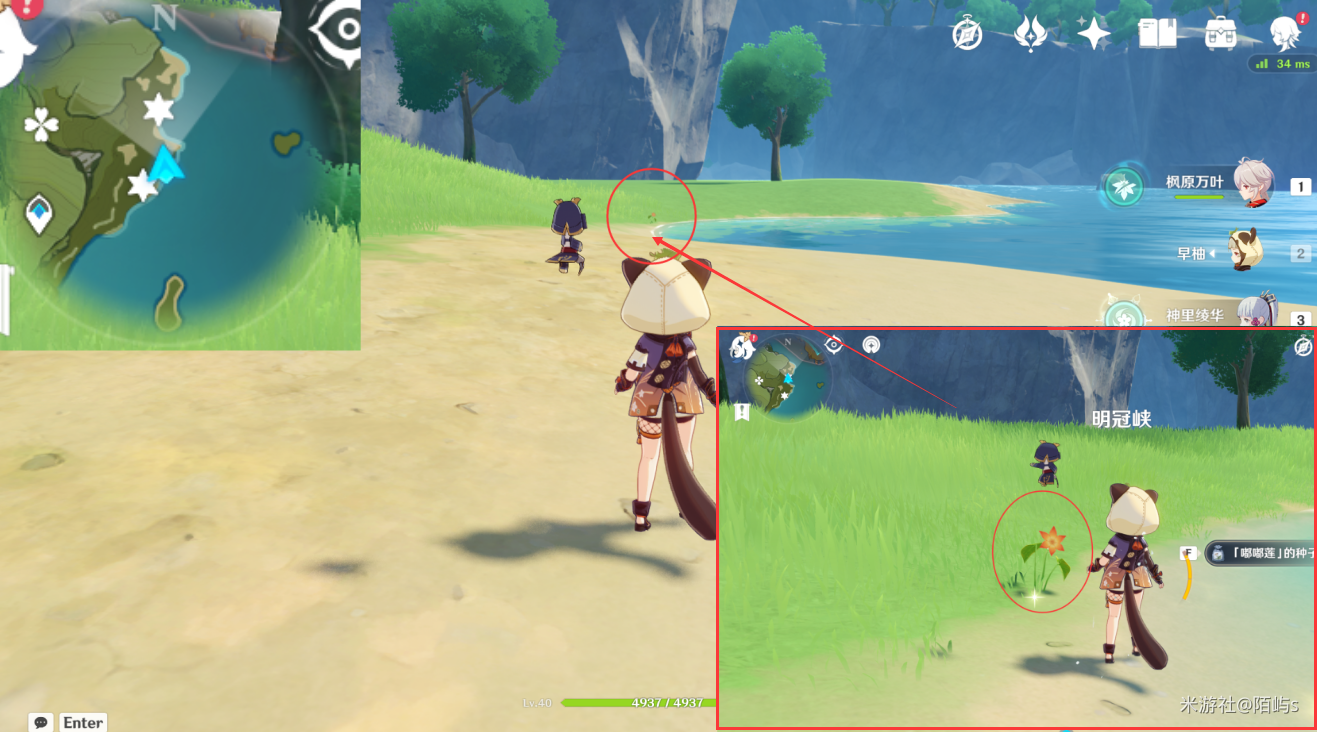Open the winged emblem menu icon

pyautogui.click(x=1029, y=34)
